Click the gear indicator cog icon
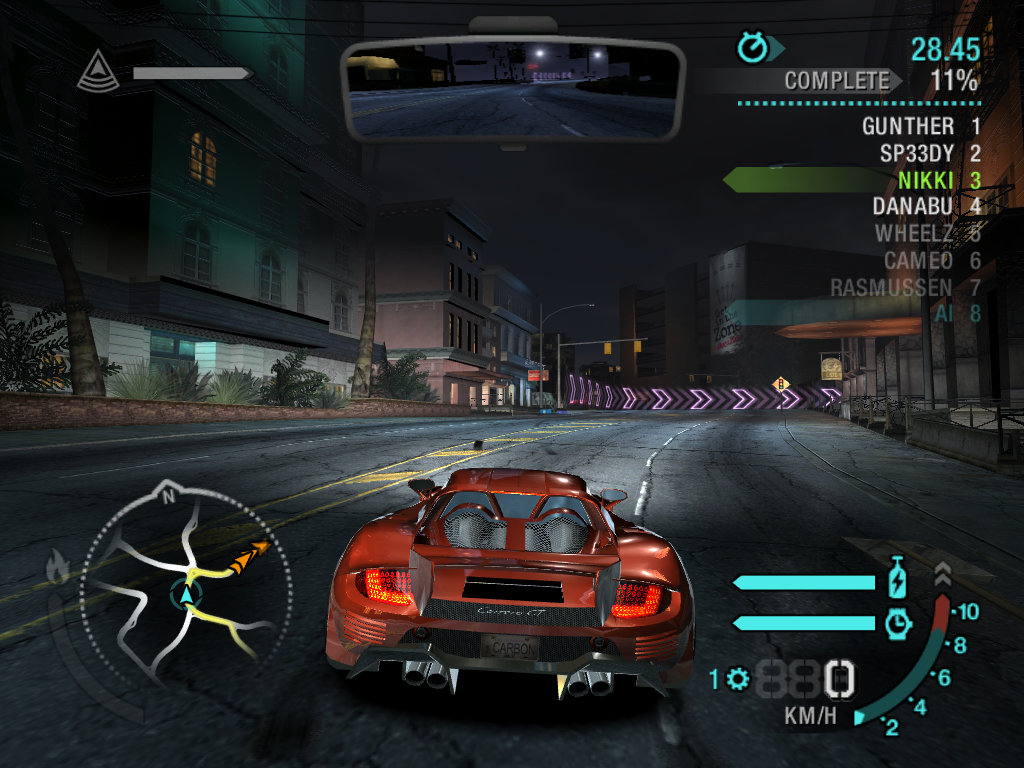 tap(739, 680)
